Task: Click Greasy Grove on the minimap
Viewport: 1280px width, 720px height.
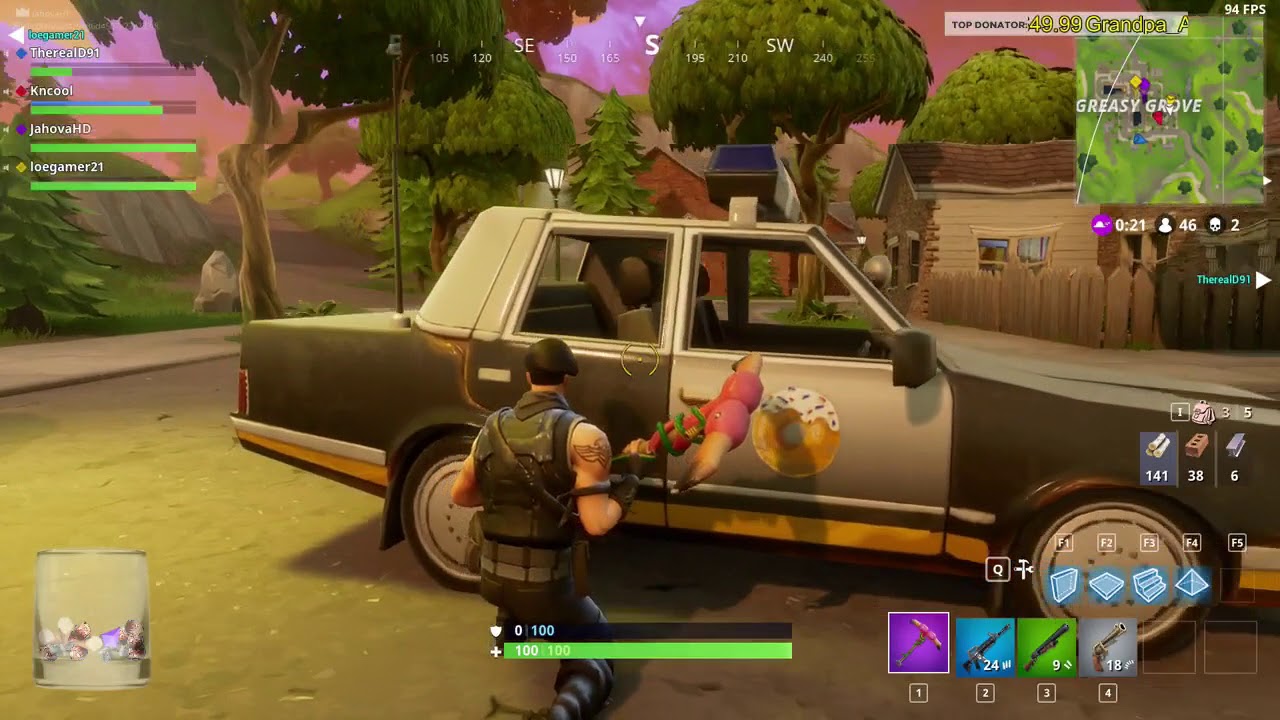Action: [1140, 106]
